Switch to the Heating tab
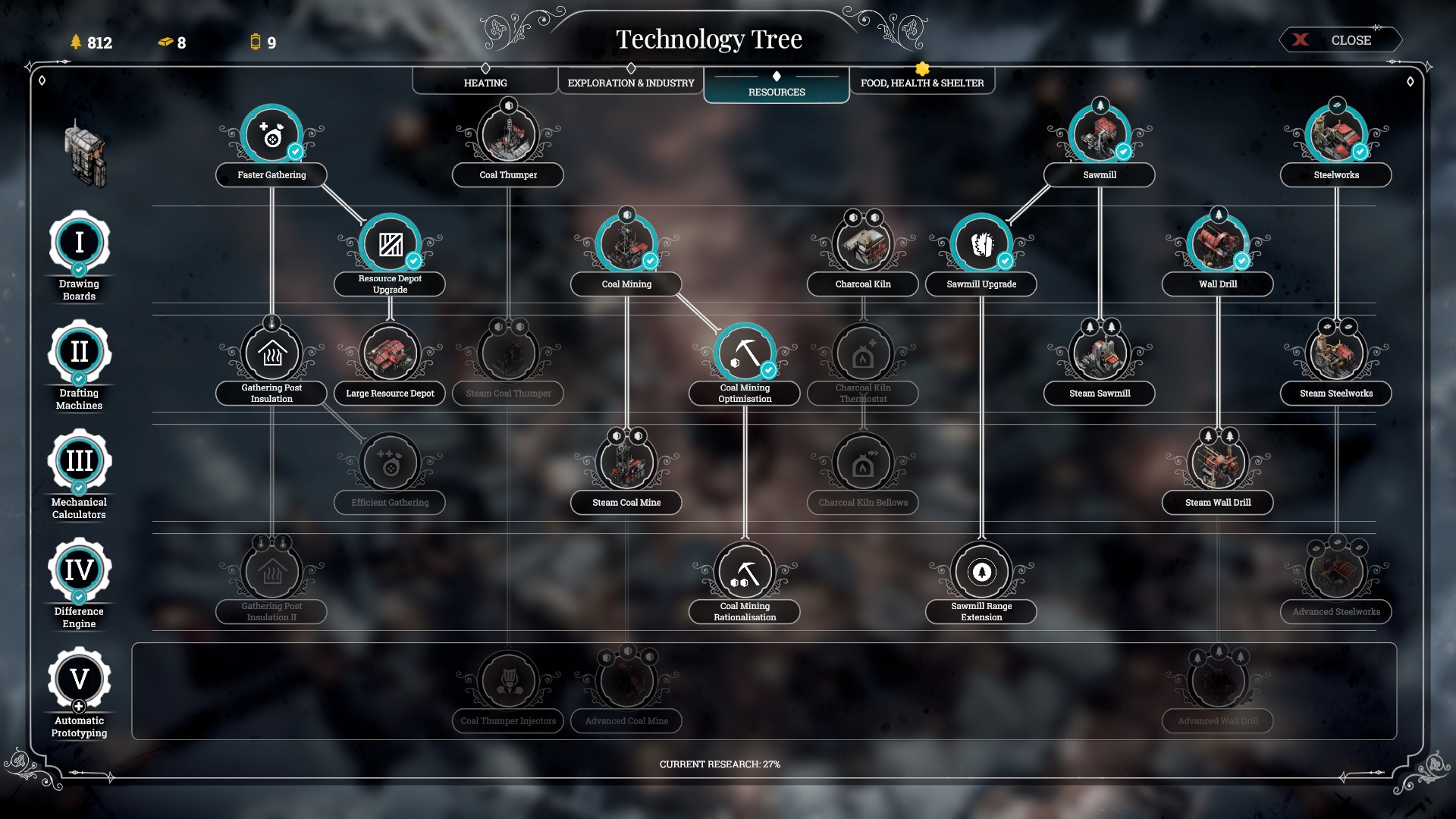 pyautogui.click(x=484, y=82)
